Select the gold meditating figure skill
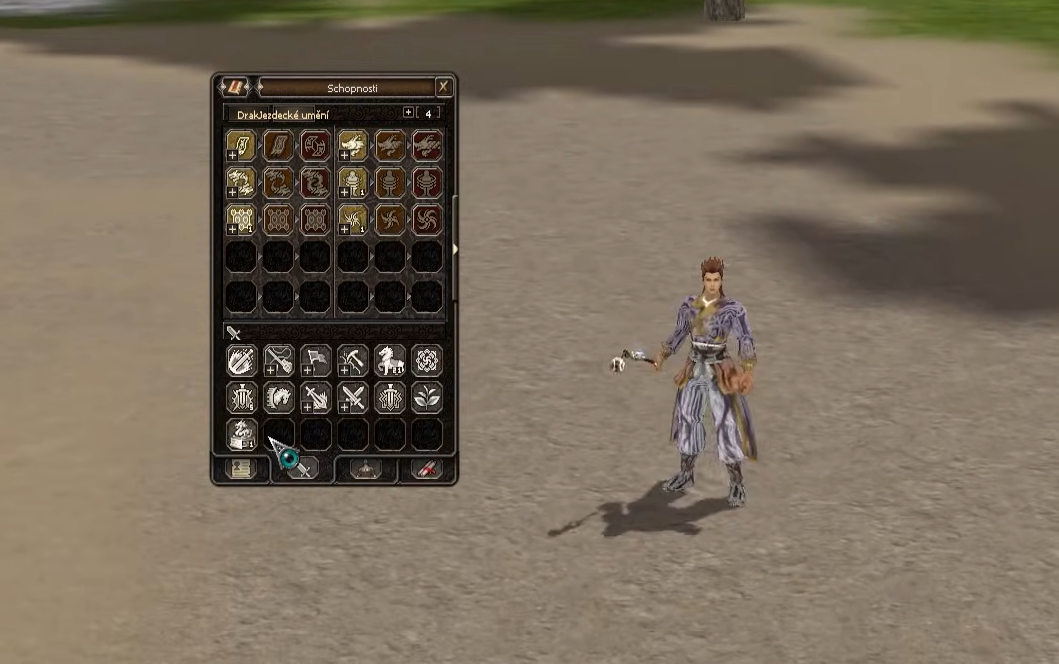Image resolution: width=1059 pixels, height=664 pixels. [353, 182]
